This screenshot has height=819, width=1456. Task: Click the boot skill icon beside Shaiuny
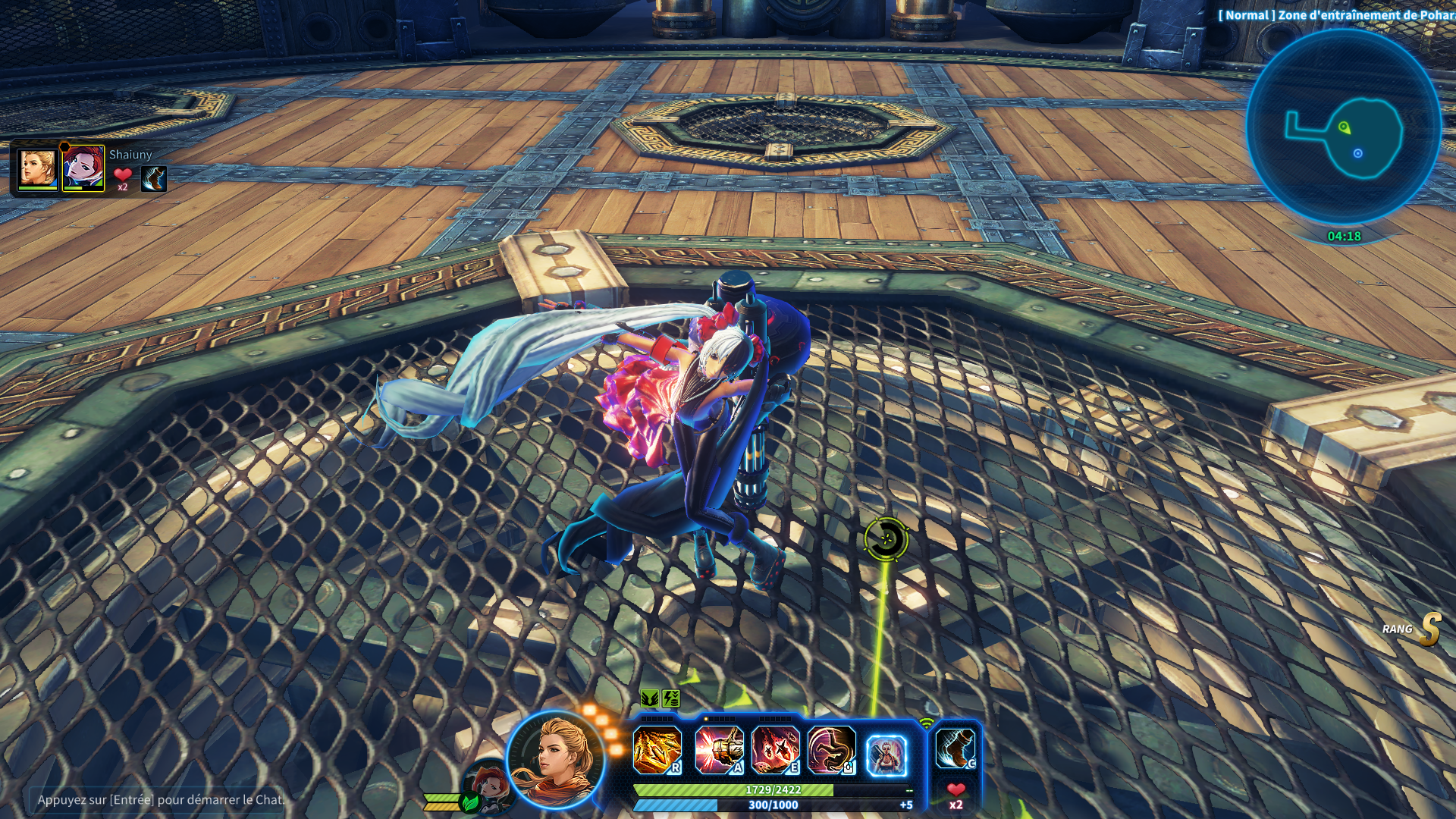[153, 179]
